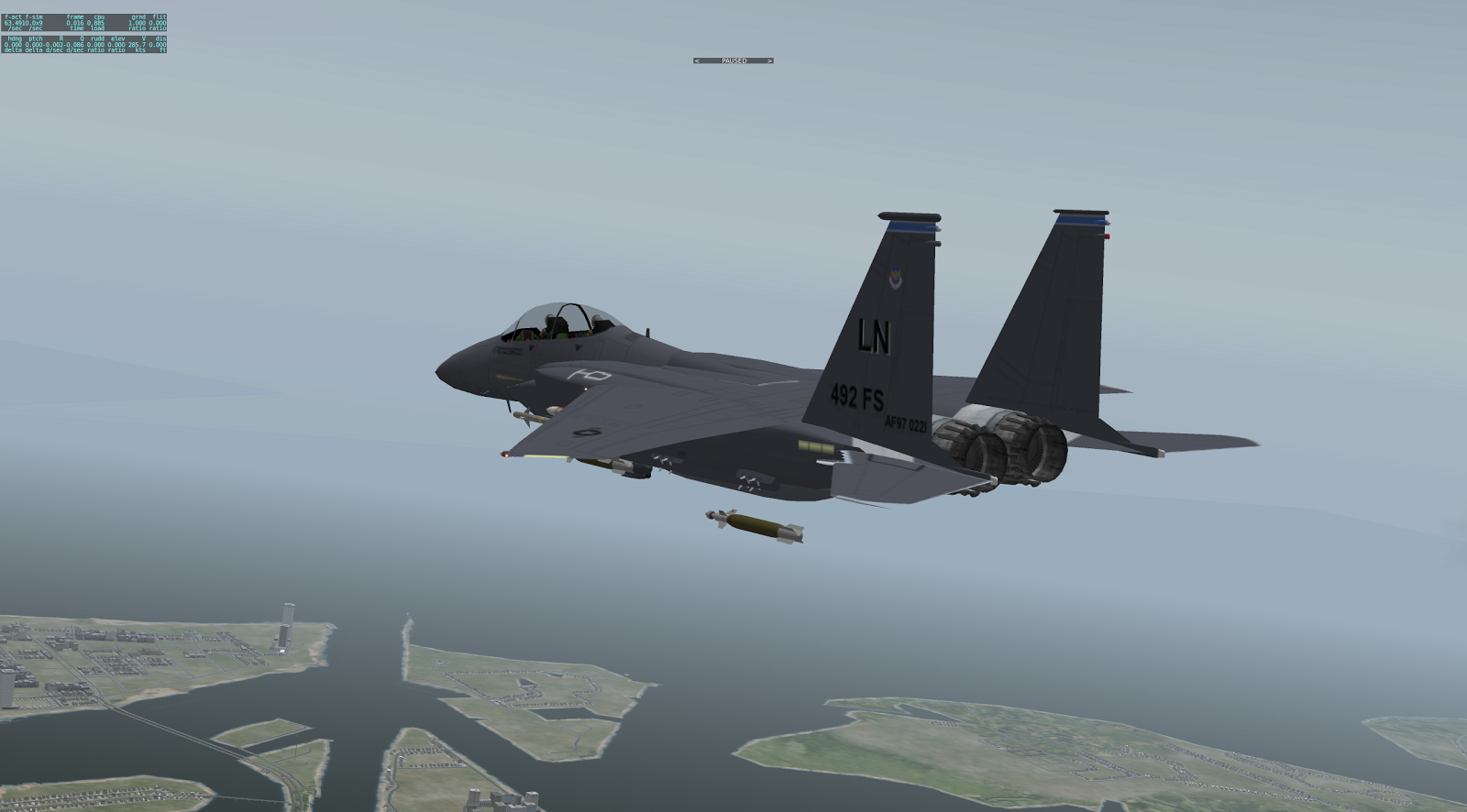Screen dimensions: 1467x812
Task: Select the R d/sec roll rate value
Action: 55,45
